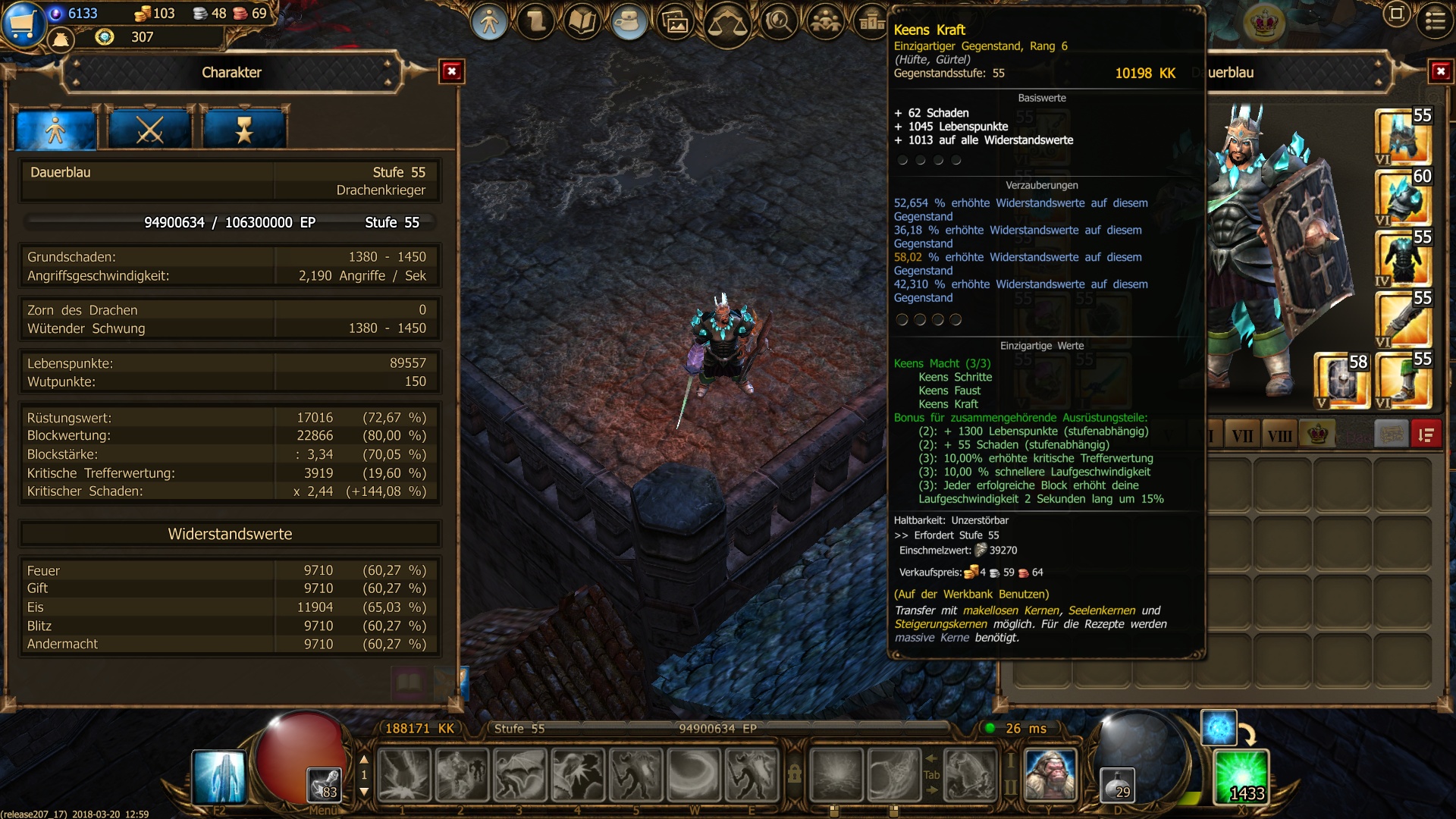Open inventory bag tab VIII
This screenshot has width=1456, height=819.
click(x=1279, y=435)
